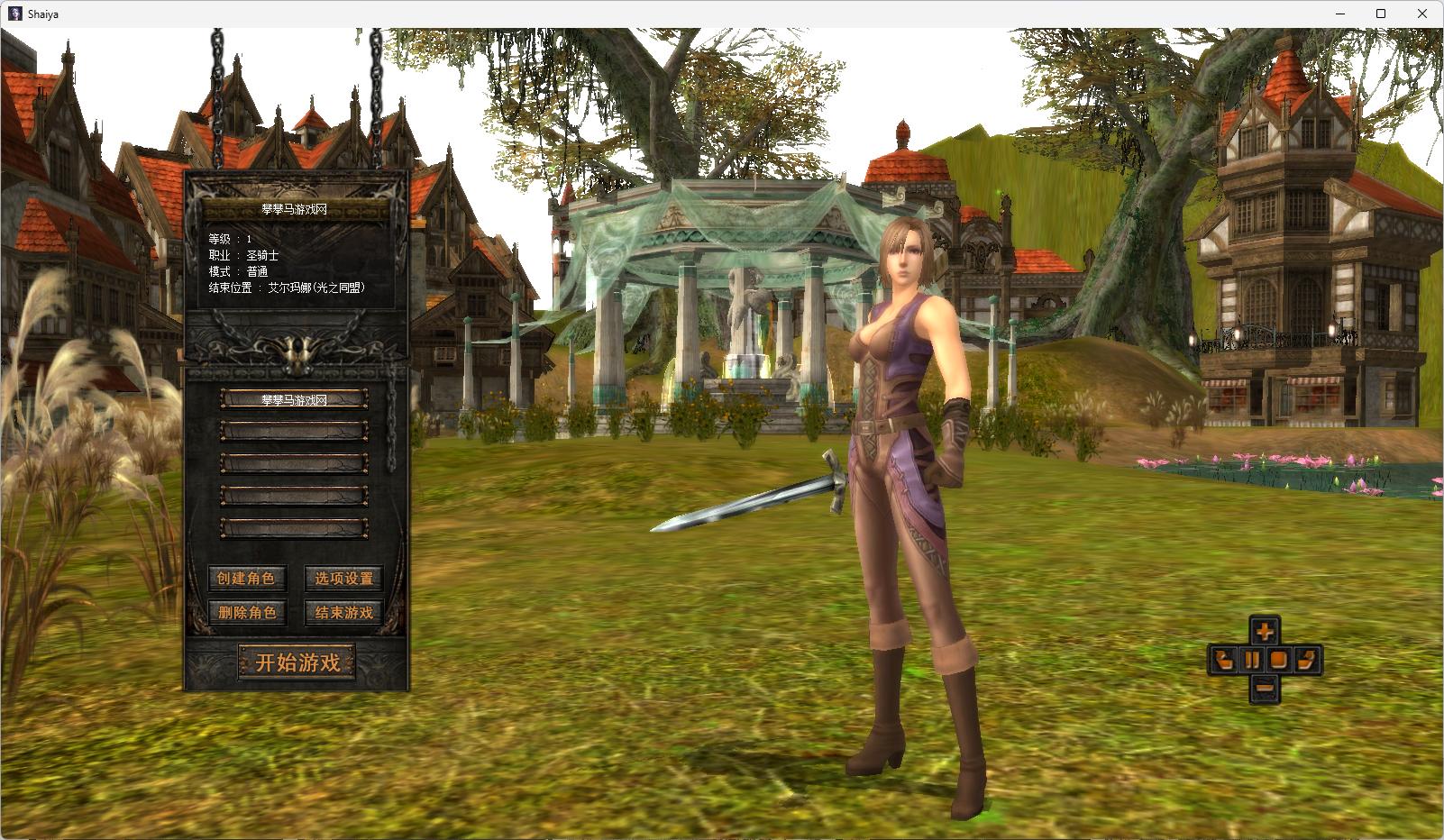
Task: Rotate the character right with the arrow button
Action: [1306, 660]
